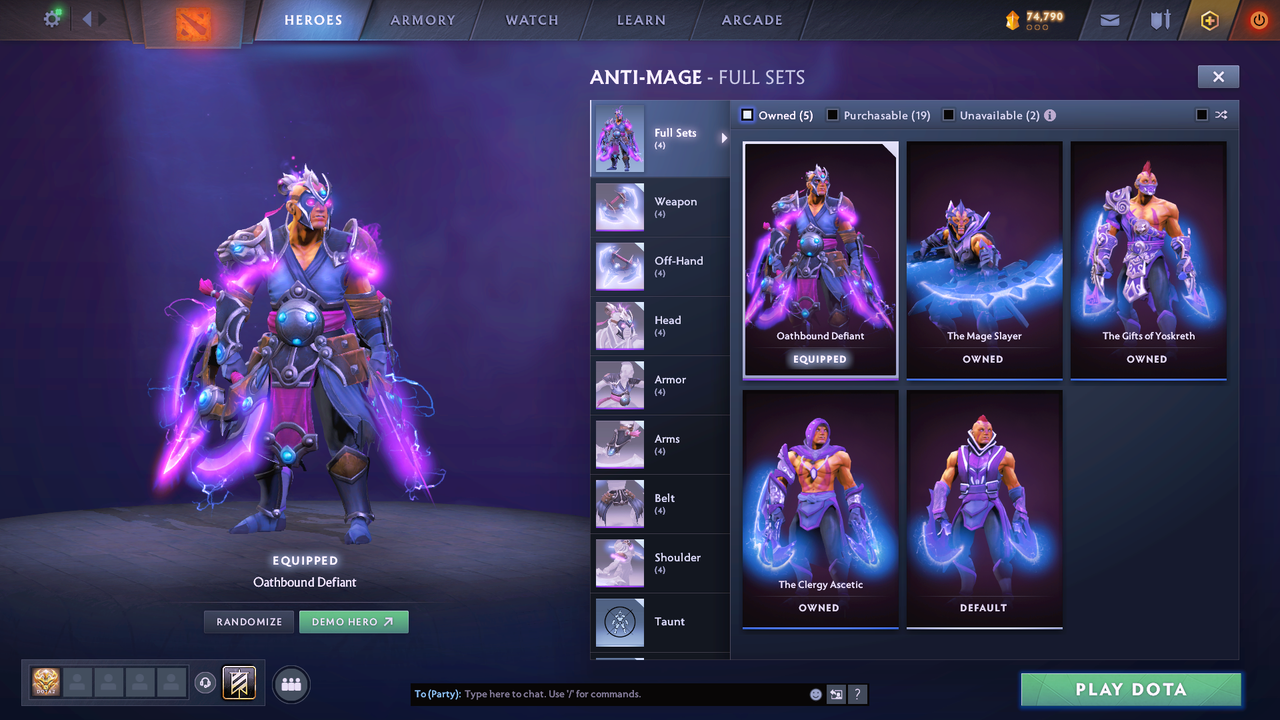Screen dimensions: 1280x720
Task: Switch to the ARMORY tab
Action: coord(422,20)
